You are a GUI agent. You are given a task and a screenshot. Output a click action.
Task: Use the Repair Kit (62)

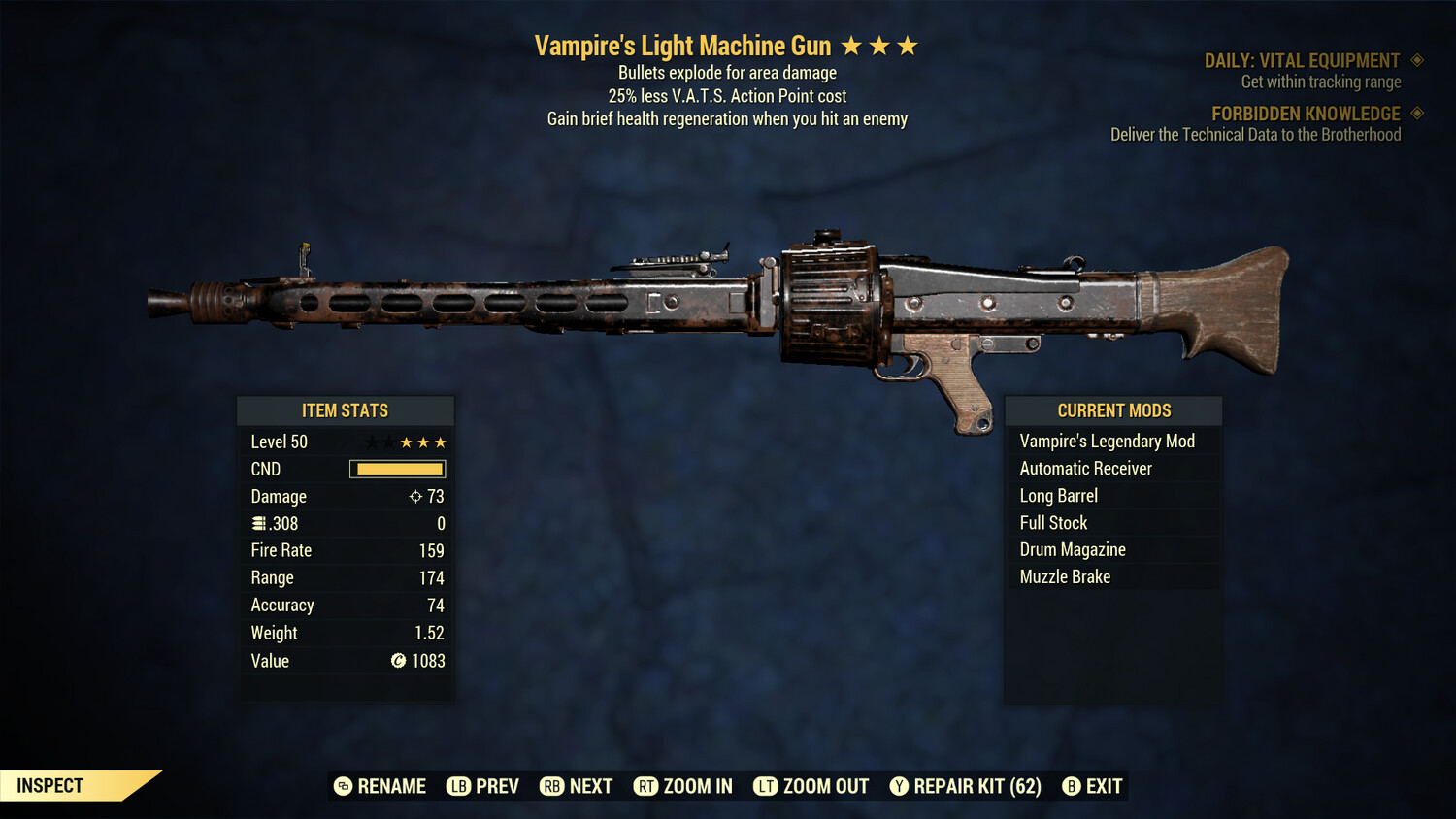click(966, 786)
